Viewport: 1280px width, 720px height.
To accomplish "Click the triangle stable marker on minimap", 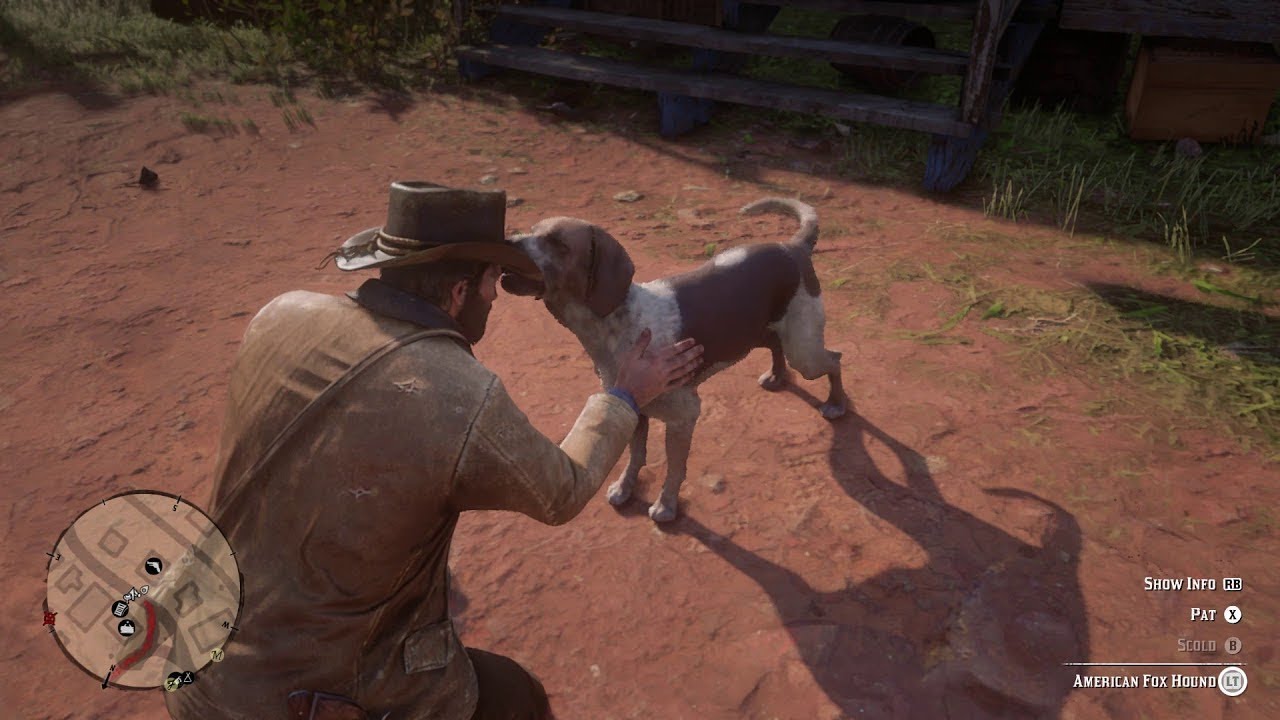I will pyautogui.click(x=187, y=676).
